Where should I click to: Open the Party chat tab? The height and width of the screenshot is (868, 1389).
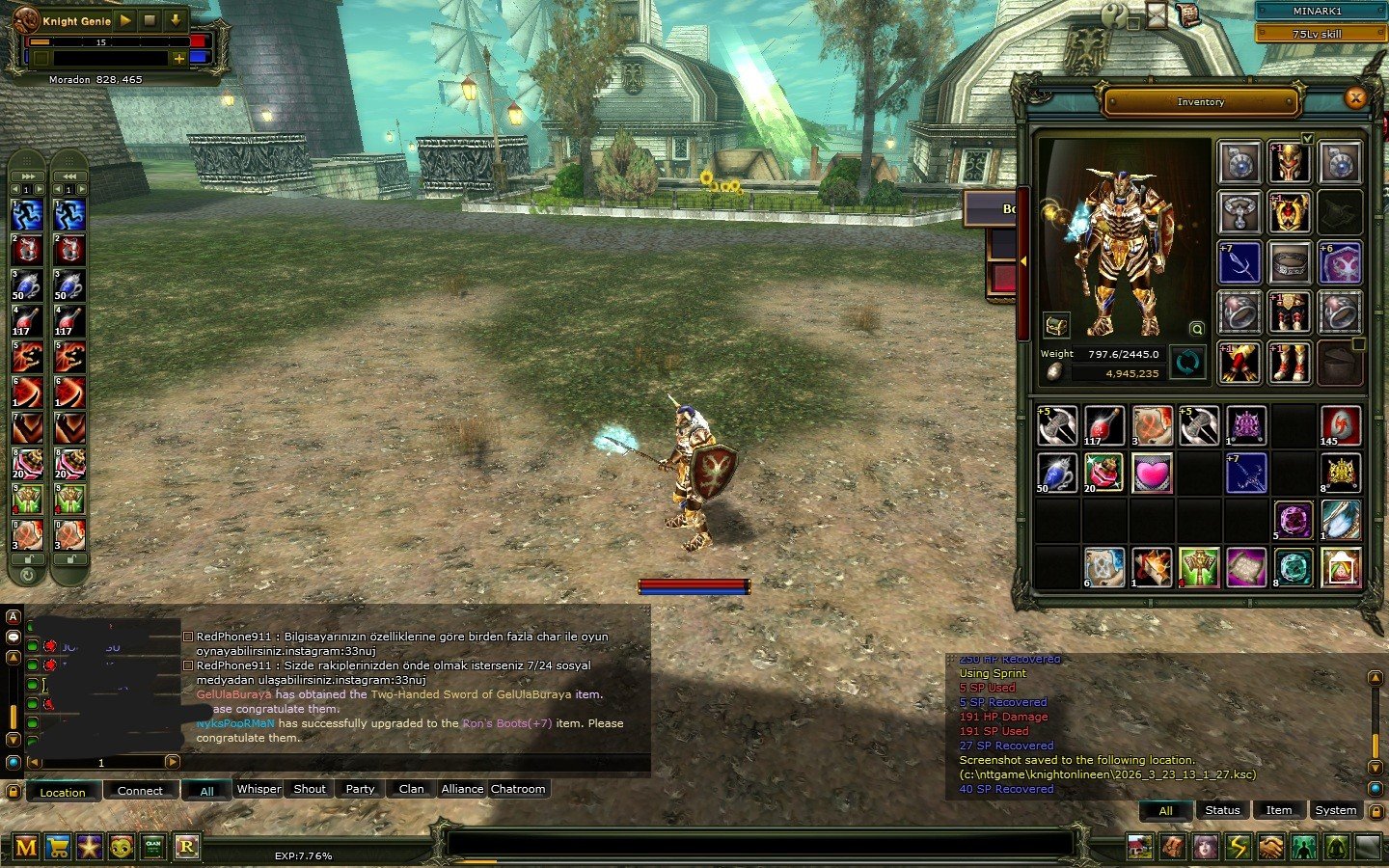(x=360, y=789)
